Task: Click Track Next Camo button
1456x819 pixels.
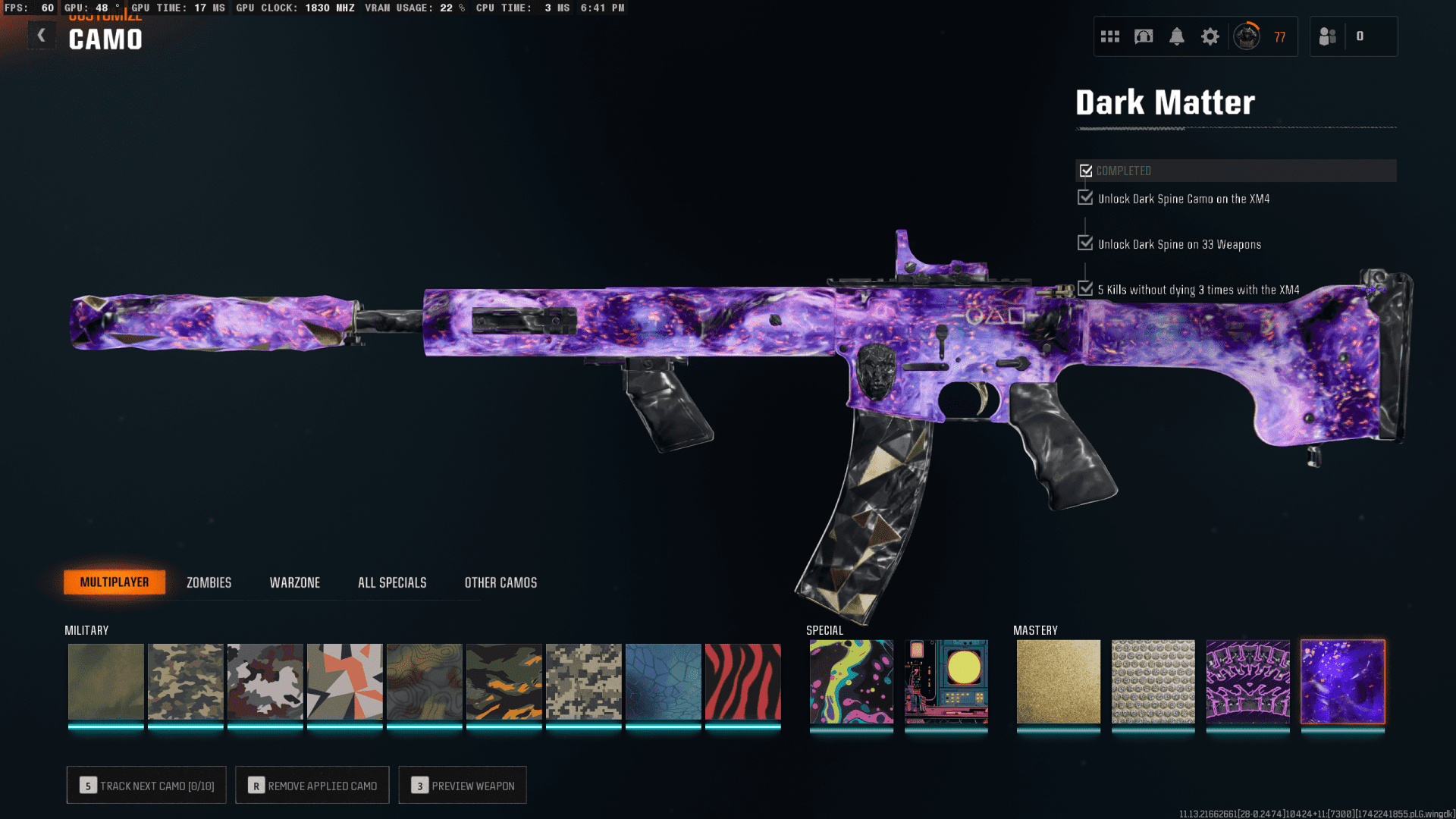Action: [146, 785]
